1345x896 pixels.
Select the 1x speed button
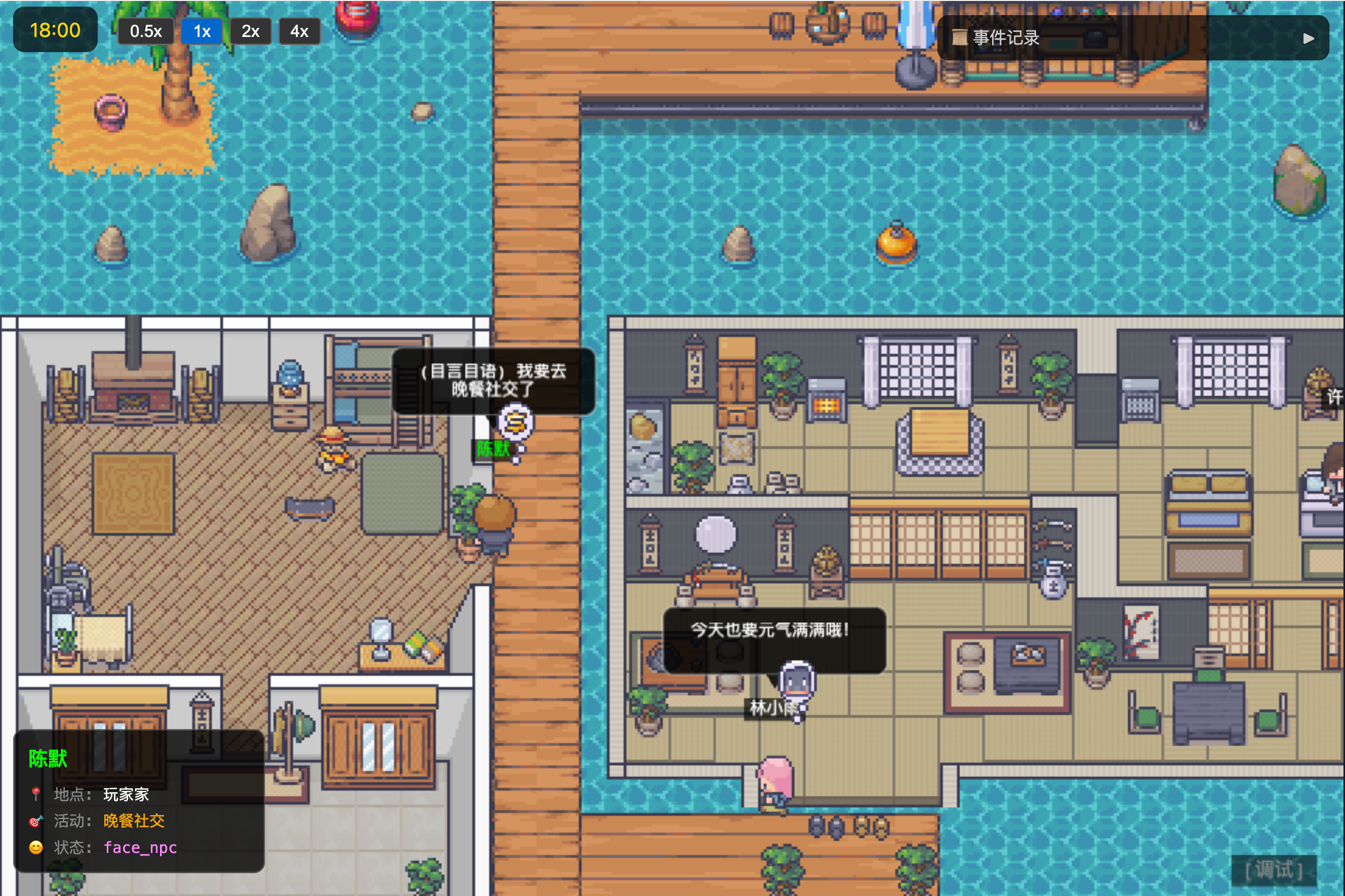(x=202, y=31)
